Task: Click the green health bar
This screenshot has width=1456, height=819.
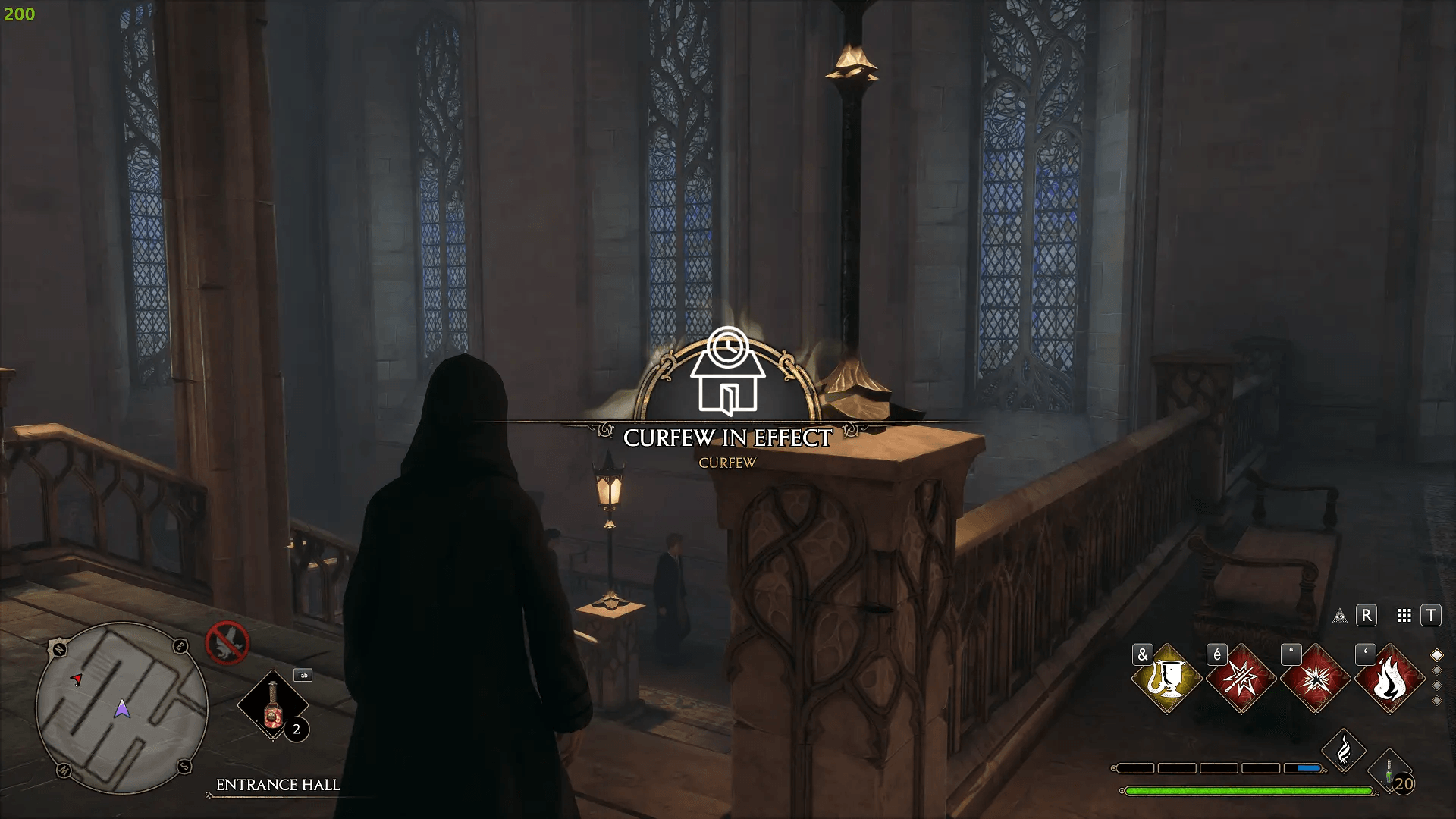Action: pos(1247,789)
